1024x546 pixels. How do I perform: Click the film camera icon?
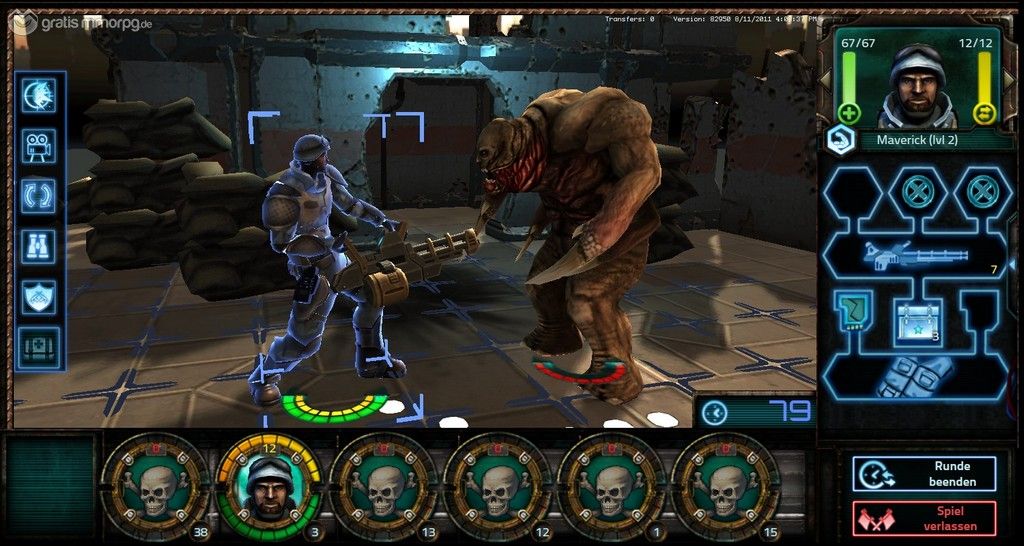[x=40, y=145]
